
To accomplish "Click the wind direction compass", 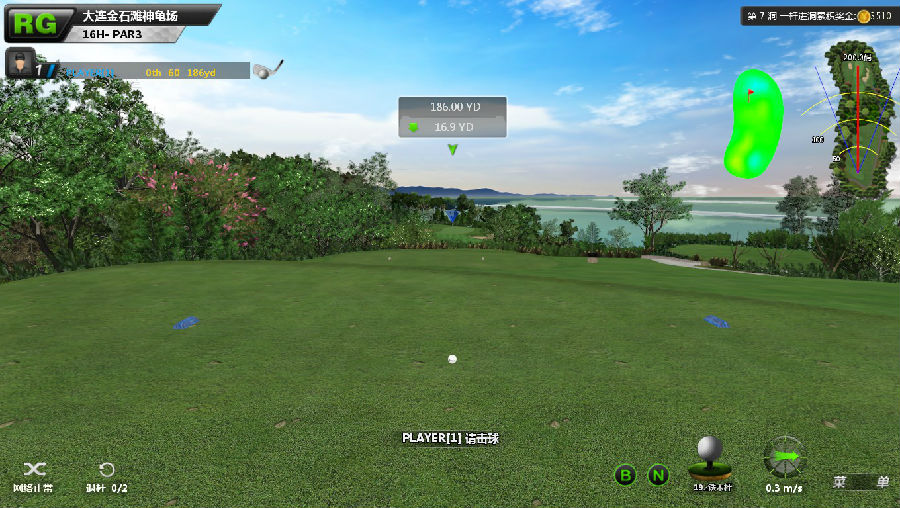I will coord(785,457).
